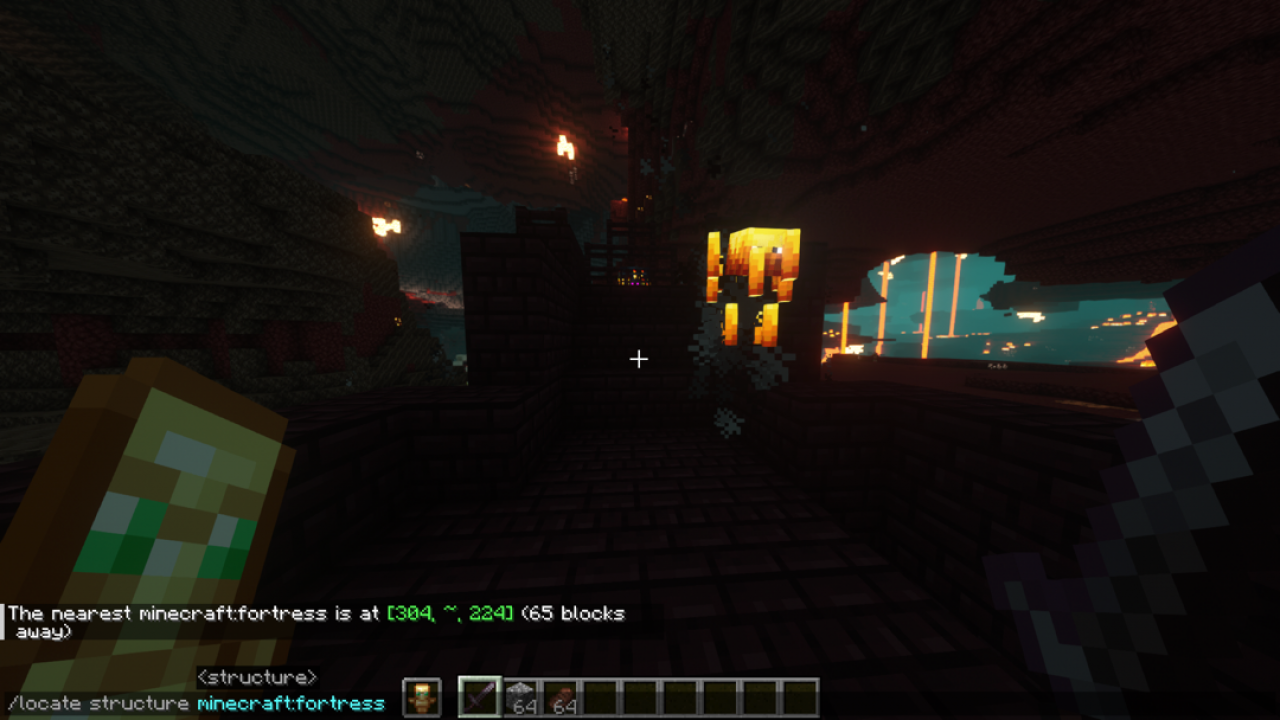Click the highlighted minecraft:fortress command argument
The height and width of the screenshot is (720, 1280).
click(x=291, y=703)
